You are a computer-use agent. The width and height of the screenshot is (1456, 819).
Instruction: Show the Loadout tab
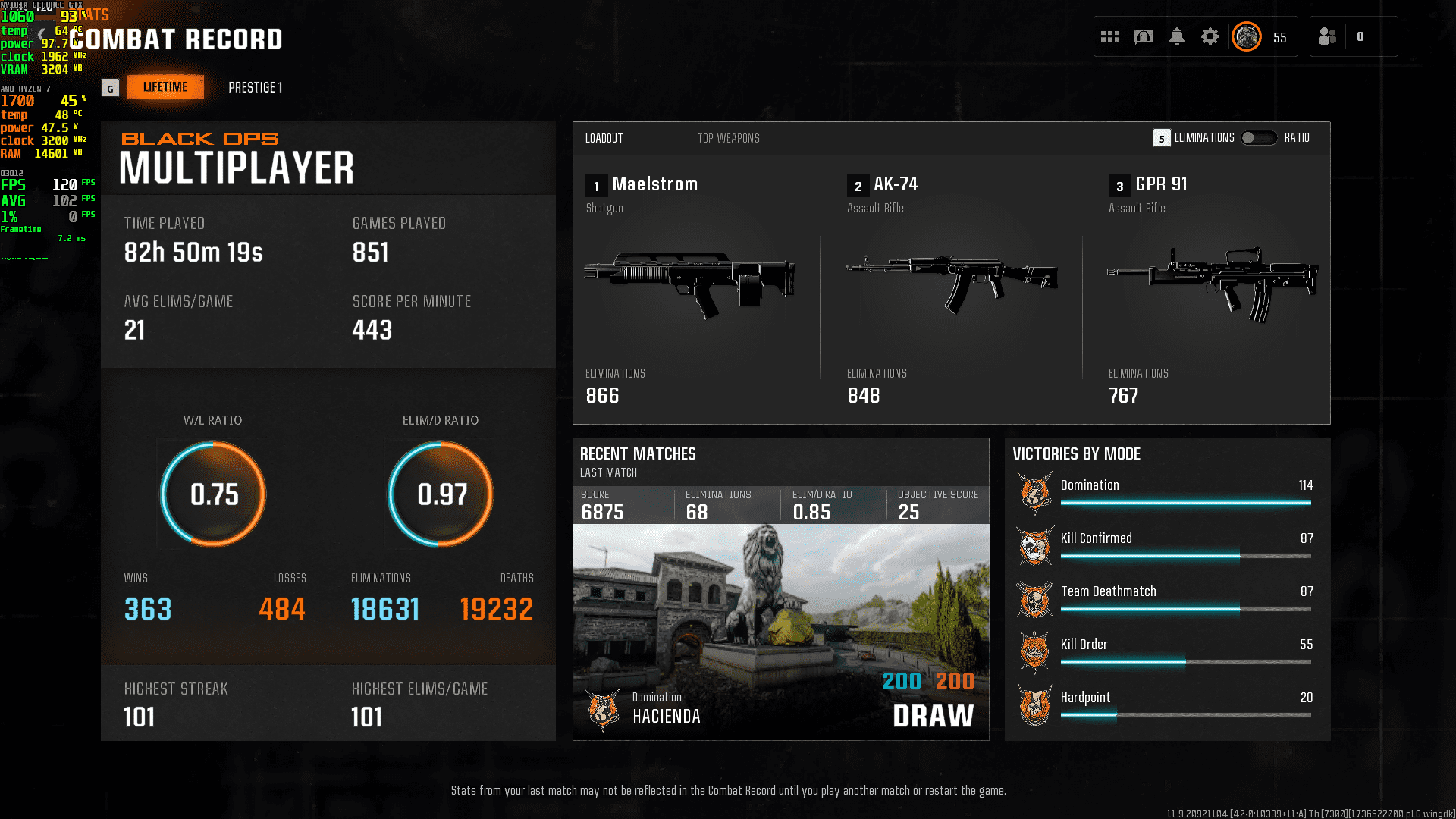point(604,138)
